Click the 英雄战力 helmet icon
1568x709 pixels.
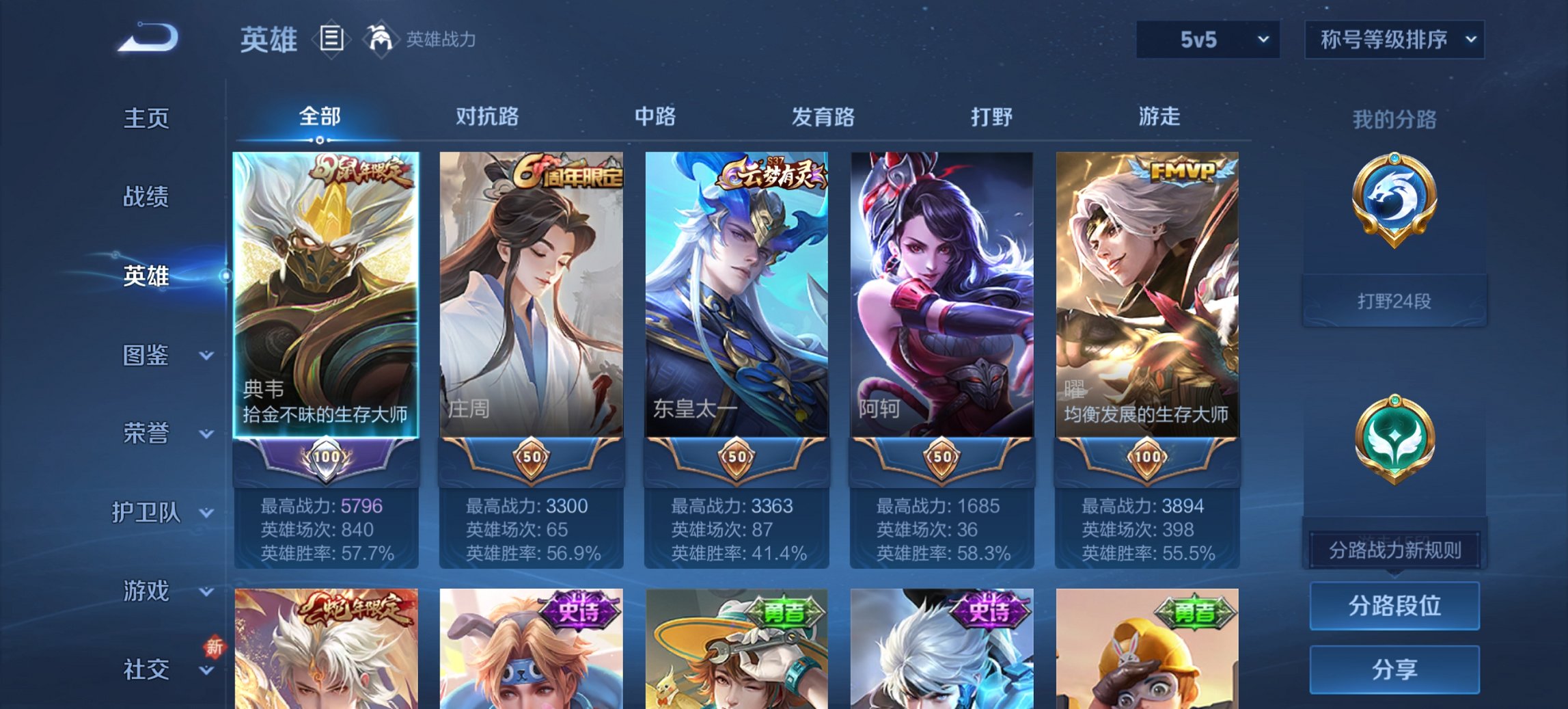click(x=379, y=39)
